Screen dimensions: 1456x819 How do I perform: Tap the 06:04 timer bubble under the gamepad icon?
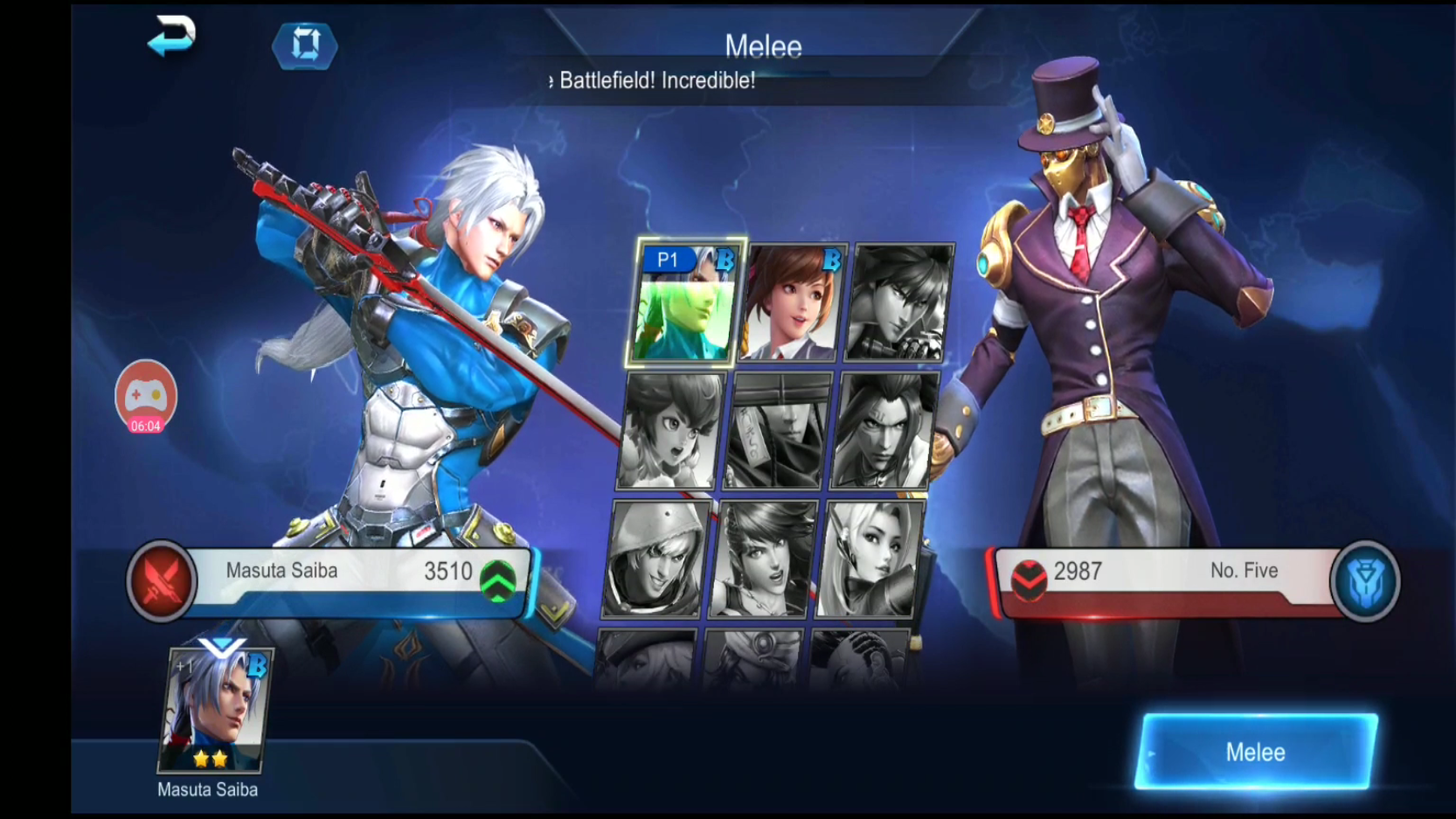(144, 427)
